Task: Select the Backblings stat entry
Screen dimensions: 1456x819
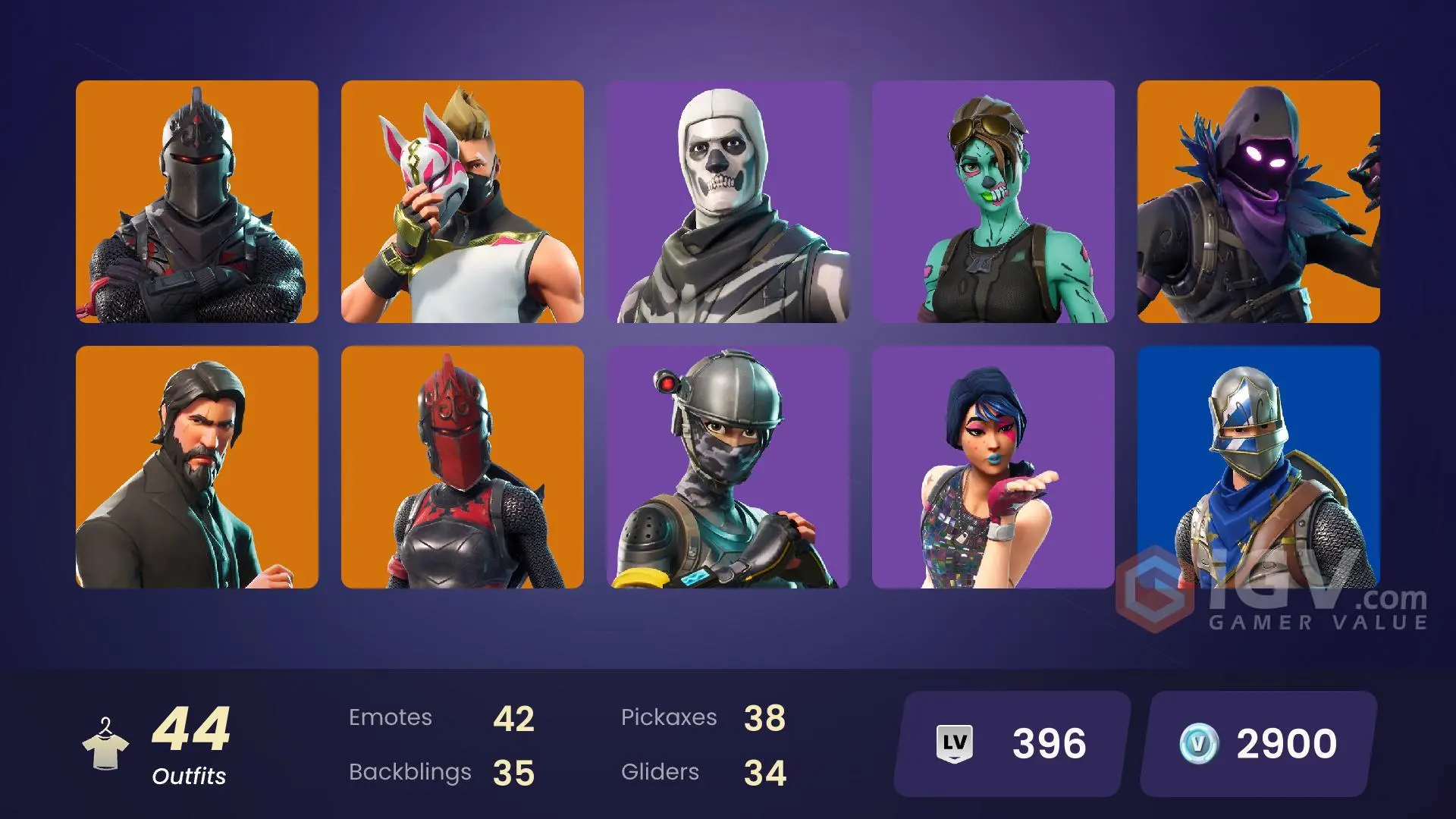Action: pyautogui.click(x=409, y=772)
